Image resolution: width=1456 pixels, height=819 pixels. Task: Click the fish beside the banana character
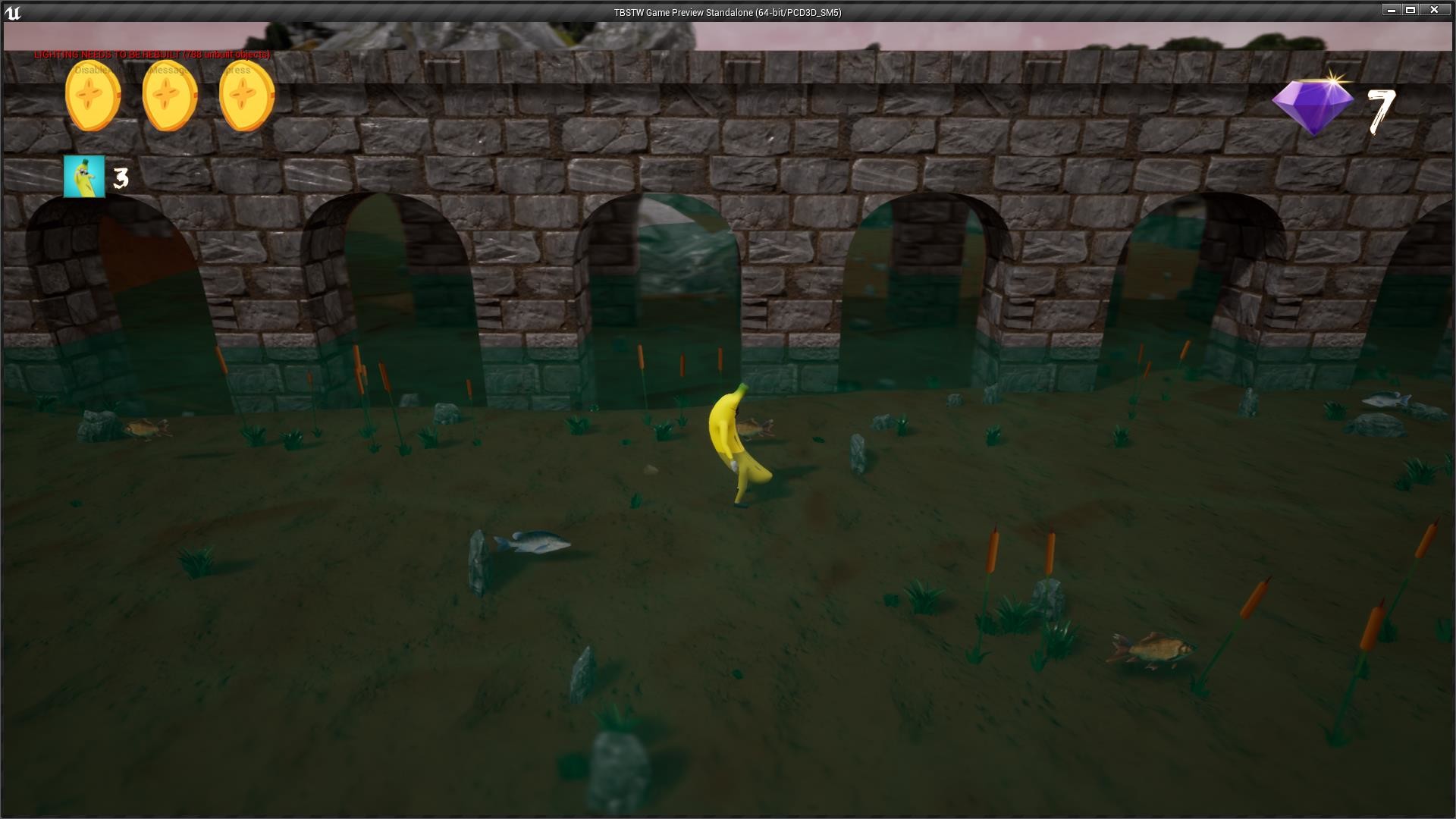pyautogui.click(x=754, y=428)
